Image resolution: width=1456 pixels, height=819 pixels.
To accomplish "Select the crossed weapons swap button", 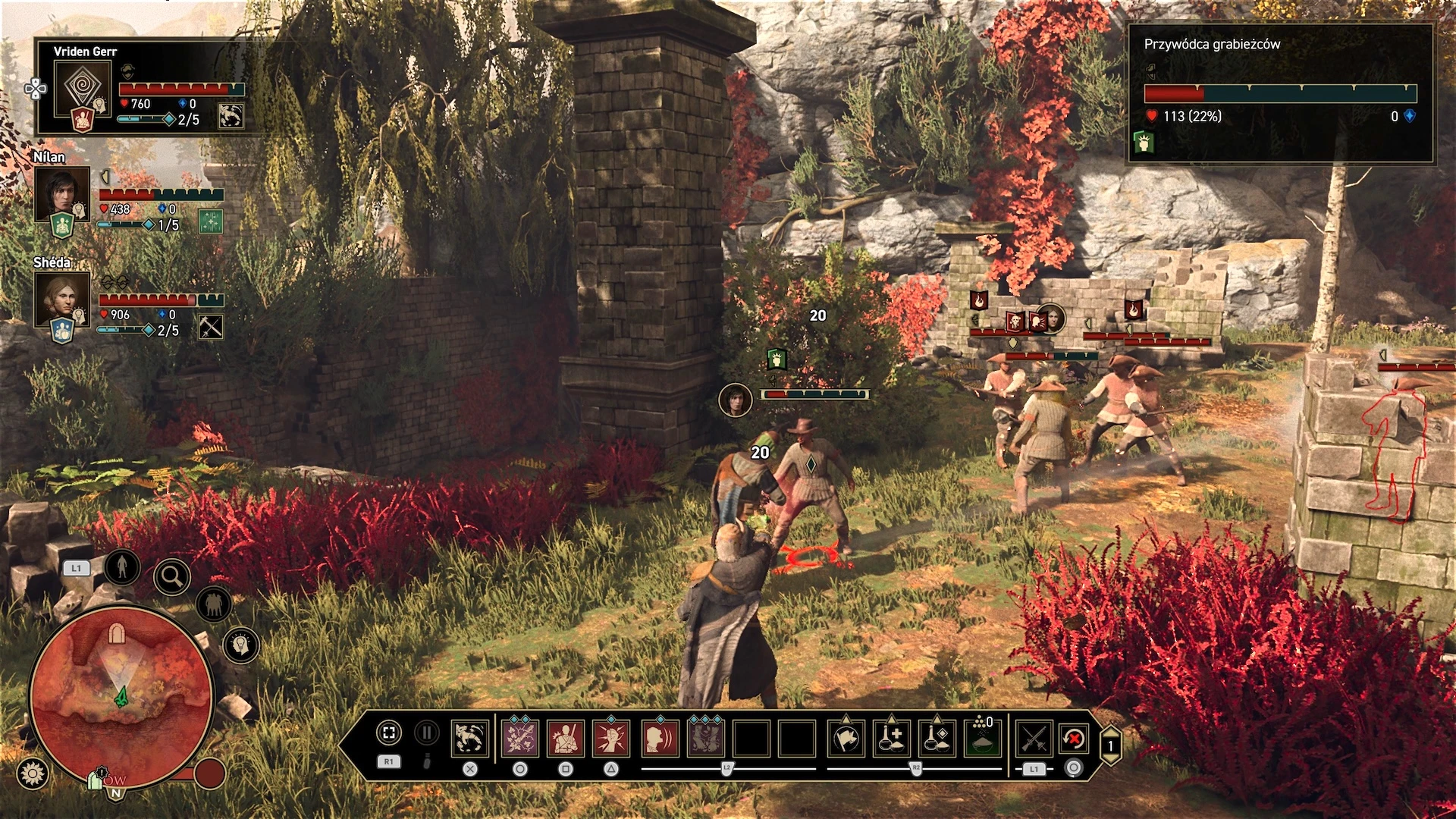I will click(x=1034, y=738).
